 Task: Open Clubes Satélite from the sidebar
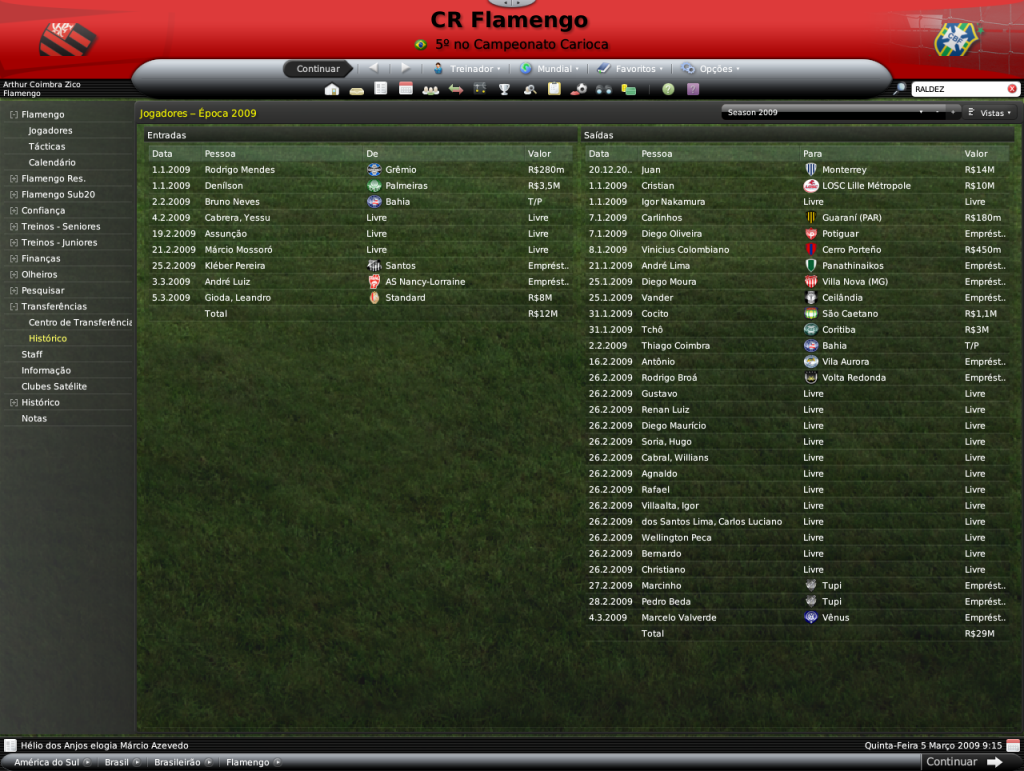pos(54,387)
